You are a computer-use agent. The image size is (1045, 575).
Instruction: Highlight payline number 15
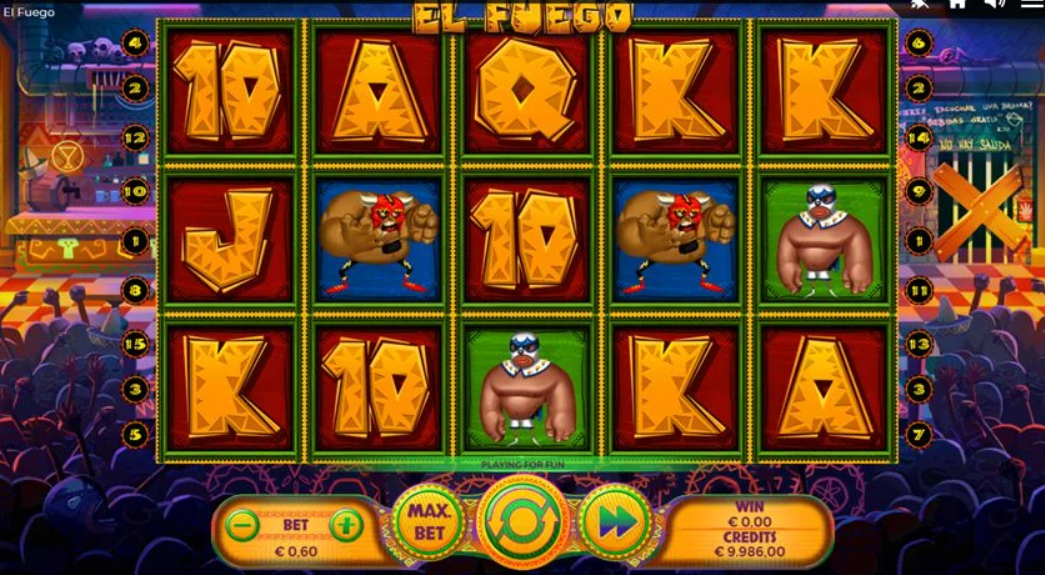coord(135,342)
